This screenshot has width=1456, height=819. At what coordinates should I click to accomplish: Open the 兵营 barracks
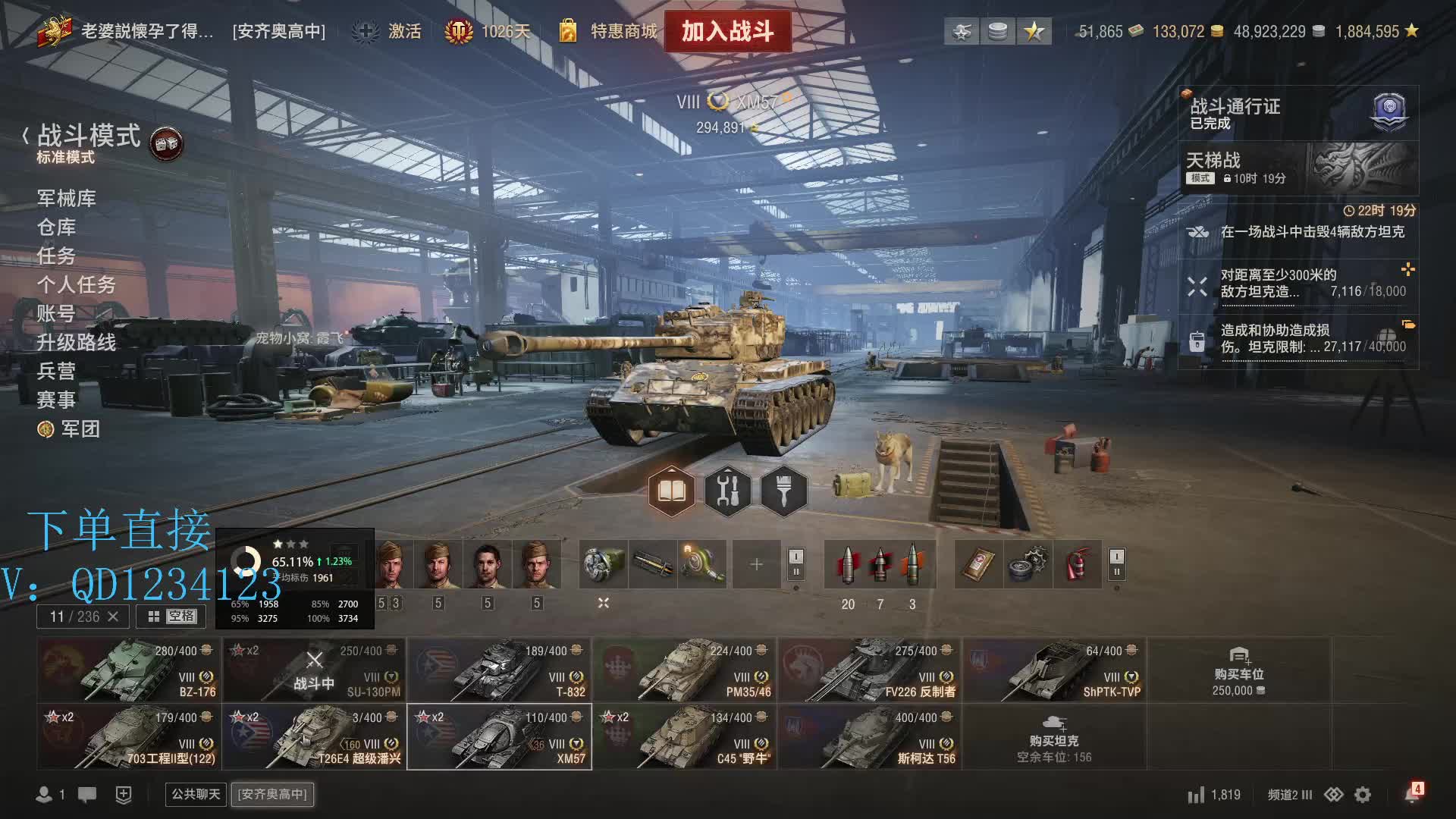pyautogui.click(x=57, y=372)
